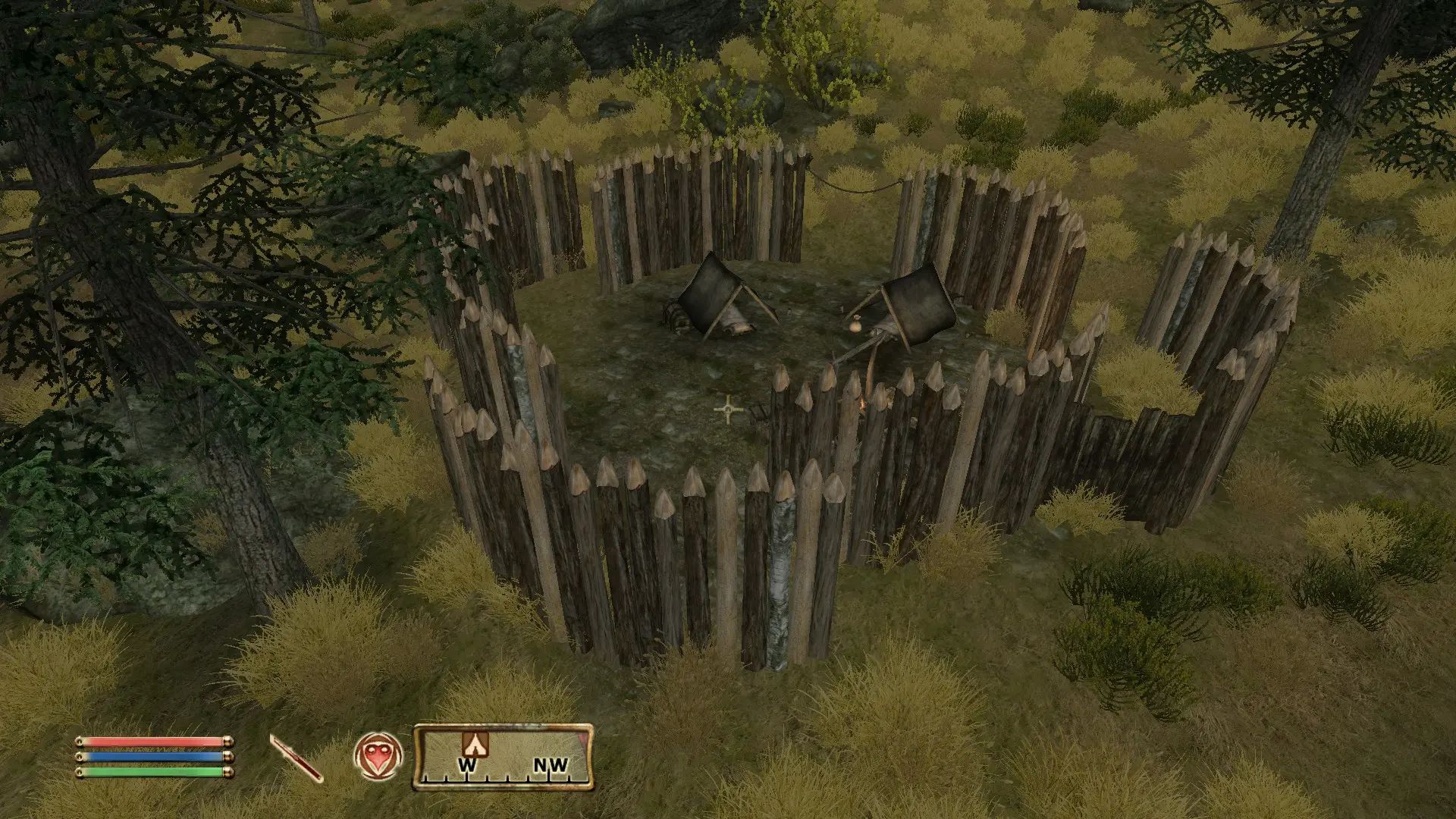The height and width of the screenshot is (819, 1456).
Task: Select the camp tent marker on the compass
Action: 474,743
